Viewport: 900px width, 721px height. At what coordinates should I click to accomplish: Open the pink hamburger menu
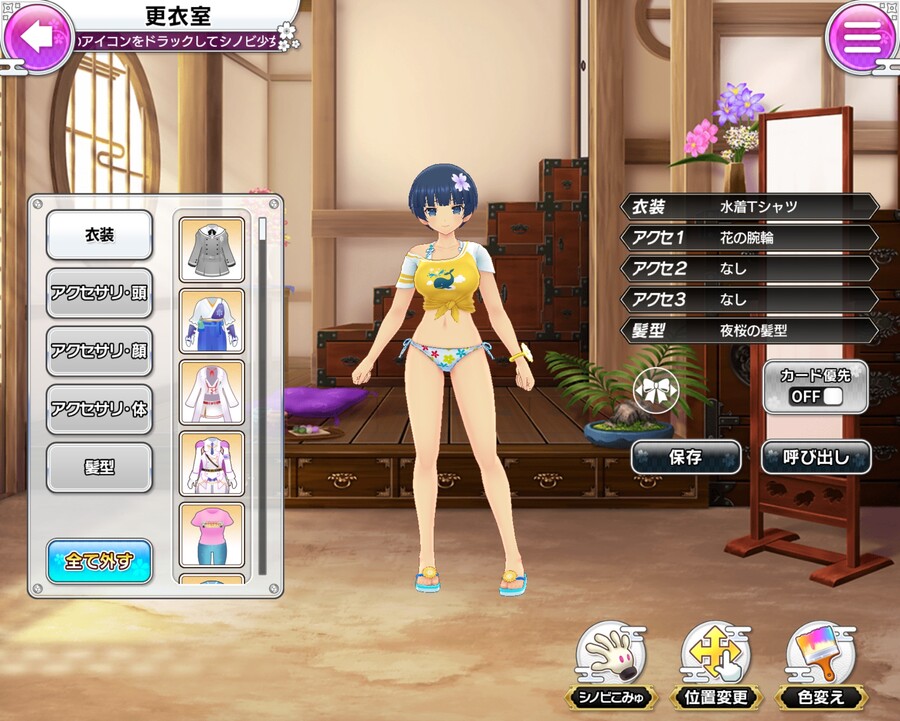click(861, 37)
